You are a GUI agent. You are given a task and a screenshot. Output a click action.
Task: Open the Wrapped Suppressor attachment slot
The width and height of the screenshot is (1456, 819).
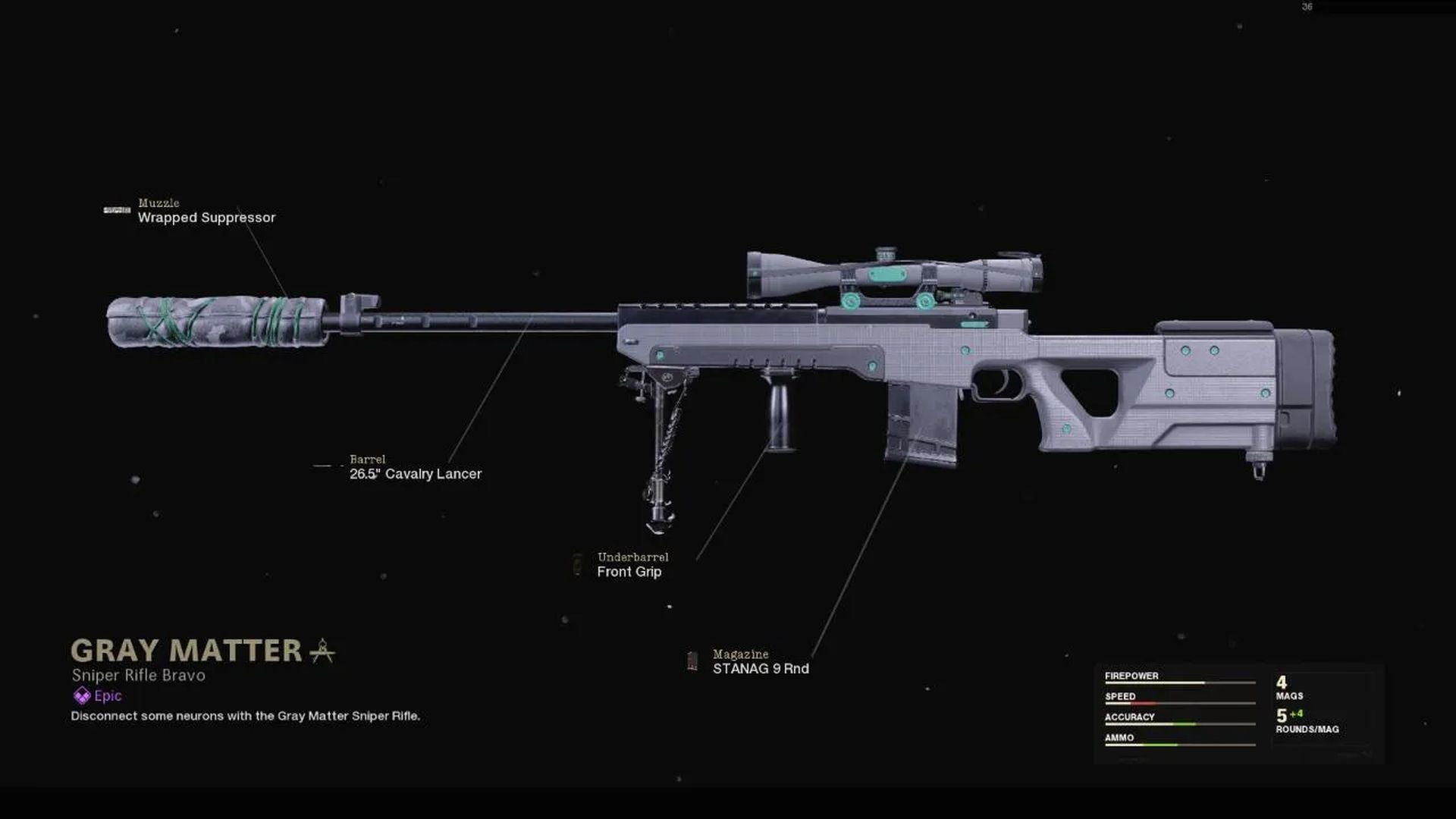tap(206, 218)
